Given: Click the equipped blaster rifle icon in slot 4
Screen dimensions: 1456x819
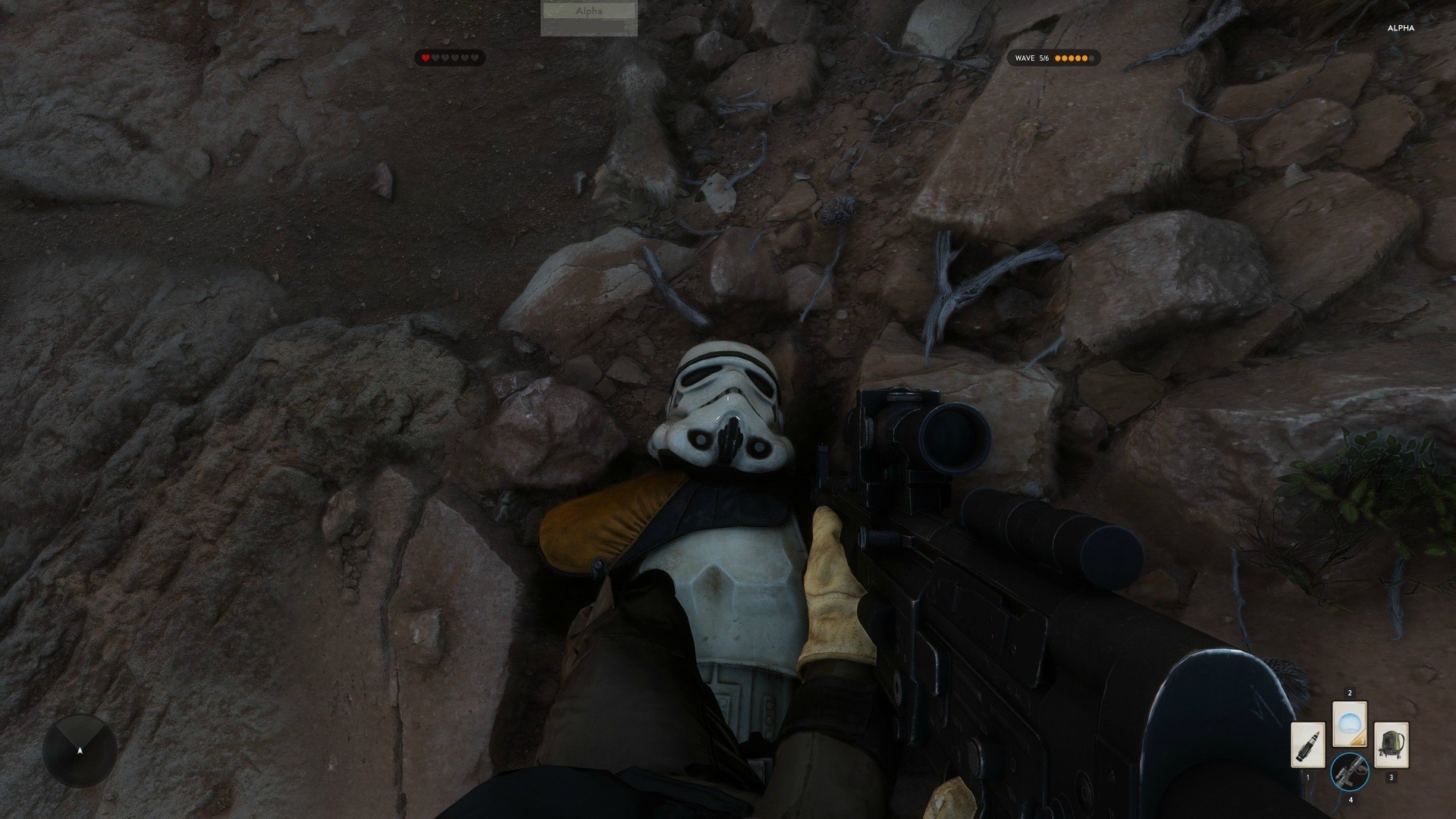Looking at the screenshot, I should (1351, 772).
